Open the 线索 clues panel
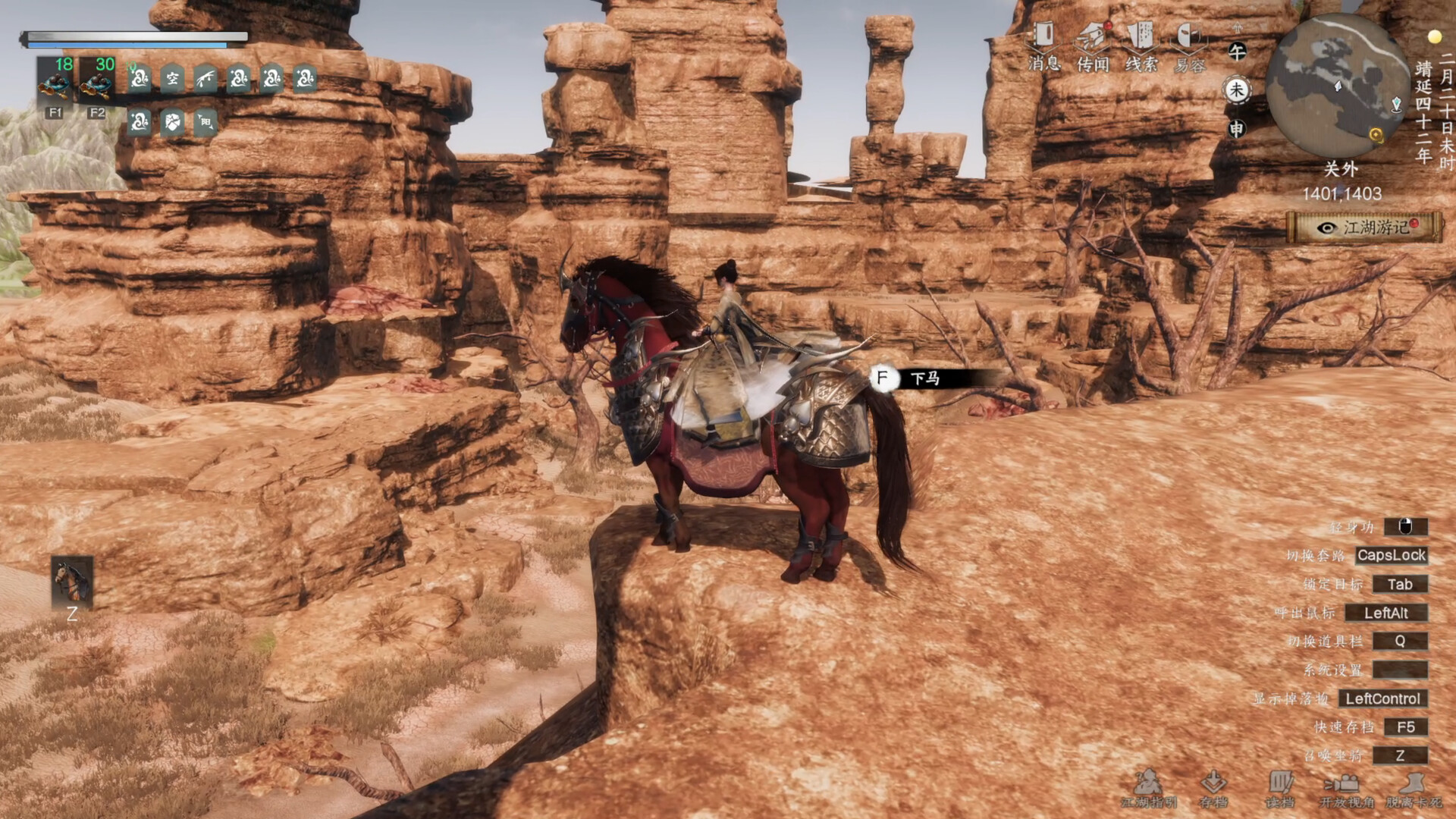Viewport: 1456px width, 819px height. tap(1141, 46)
